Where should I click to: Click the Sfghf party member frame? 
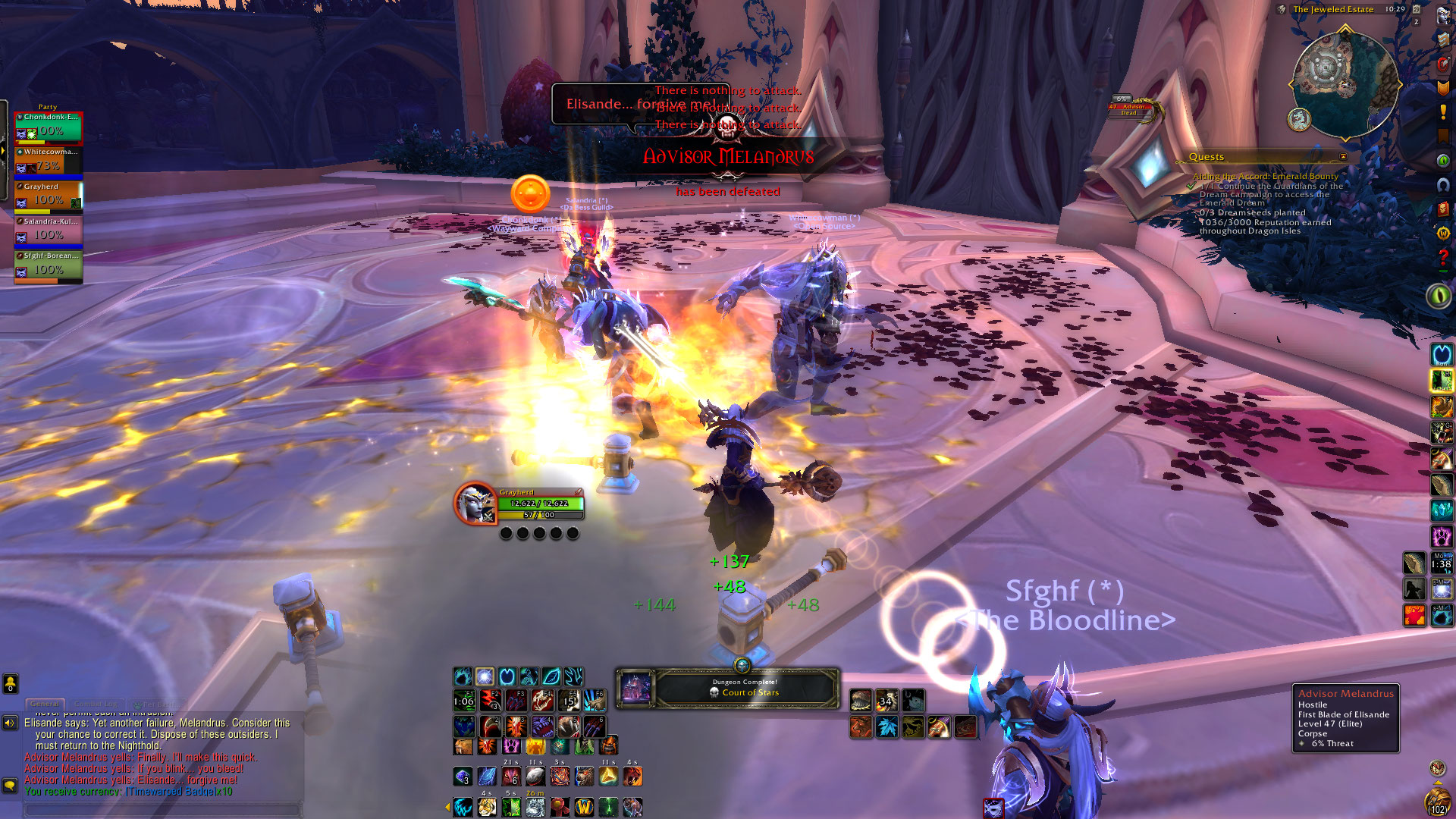[49, 267]
